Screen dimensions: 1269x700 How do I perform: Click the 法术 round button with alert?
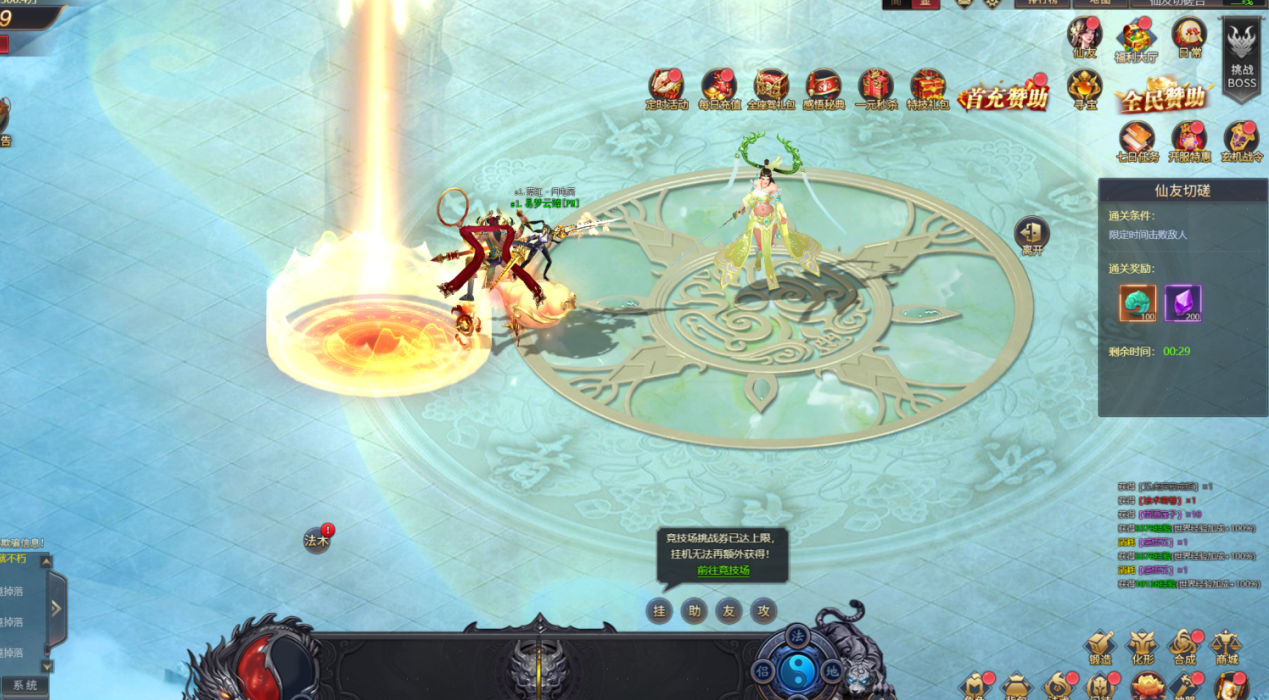(x=317, y=540)
